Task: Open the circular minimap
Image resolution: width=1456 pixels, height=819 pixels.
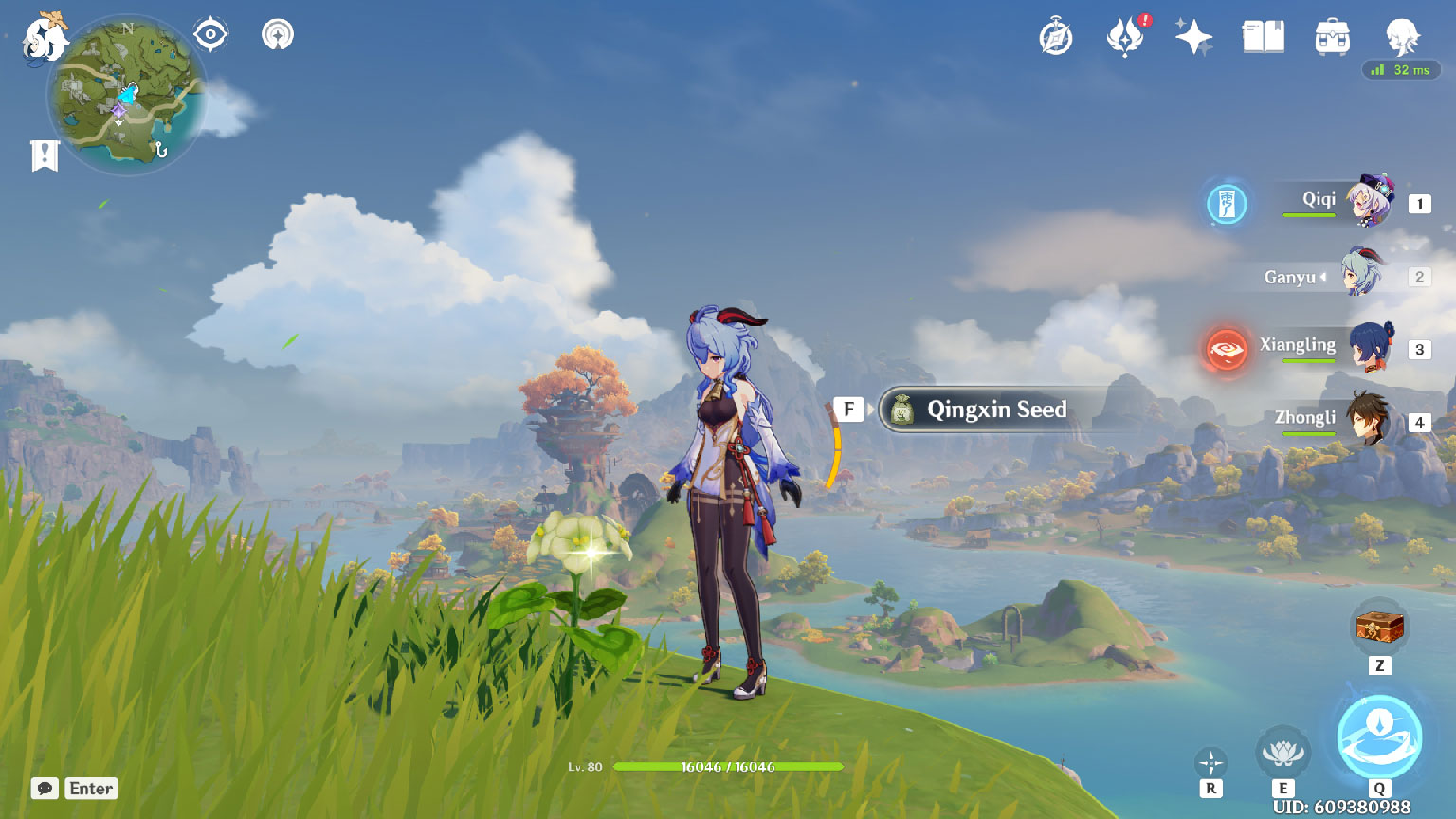Action: click(128, 96)
